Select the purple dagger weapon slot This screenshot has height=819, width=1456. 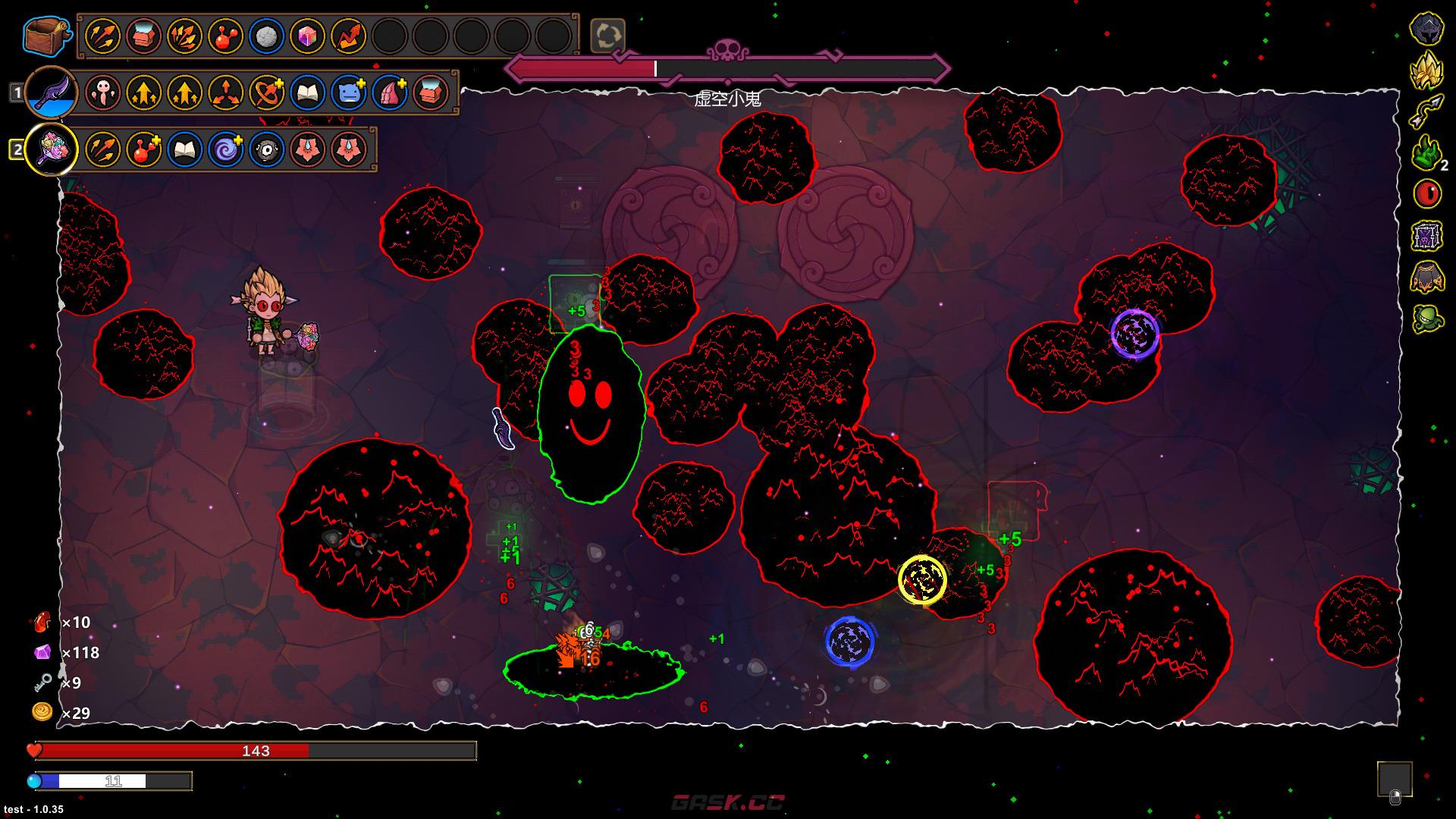[x=50, y=93]
